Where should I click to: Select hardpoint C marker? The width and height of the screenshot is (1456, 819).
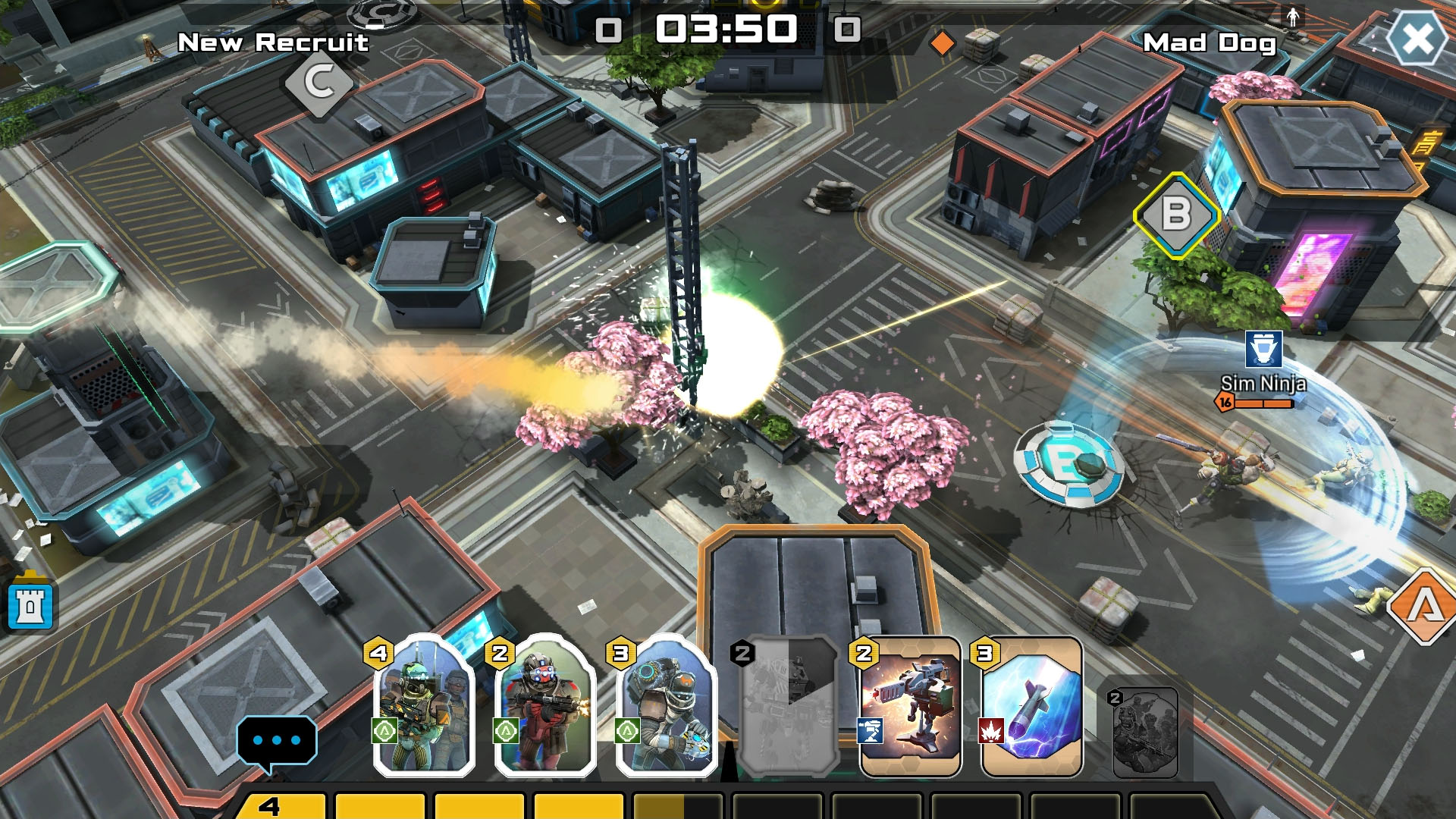(x=319, y=82)
